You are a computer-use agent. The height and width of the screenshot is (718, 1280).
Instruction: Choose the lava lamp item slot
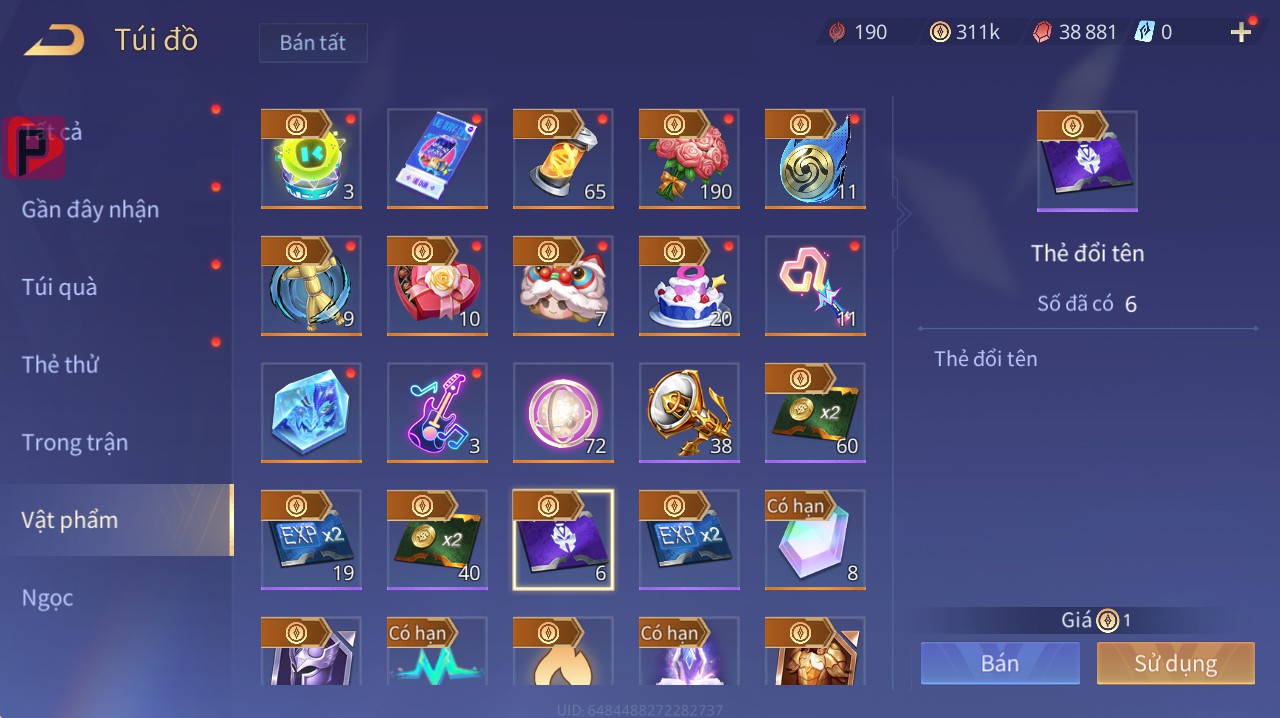tap(563, 158)
